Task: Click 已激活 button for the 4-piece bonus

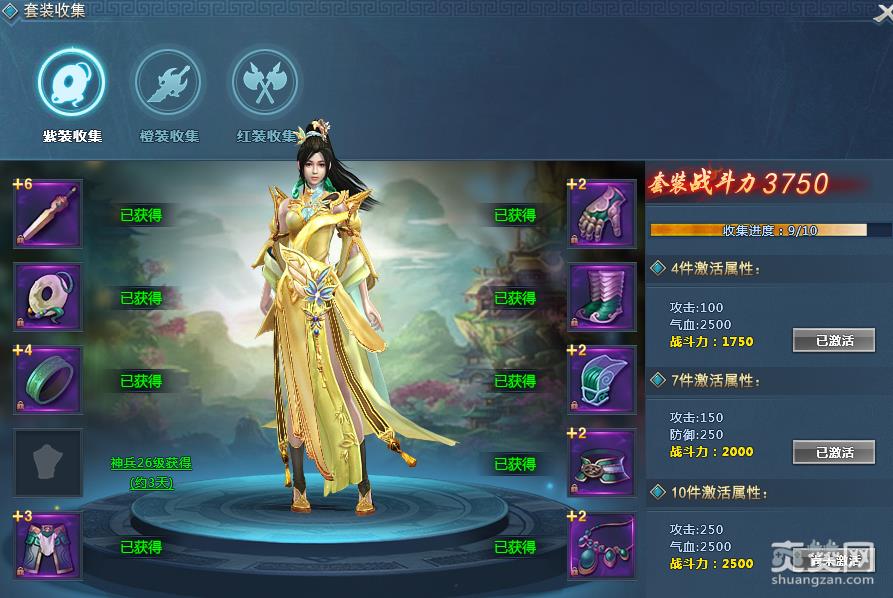Action: click(833, 341)
